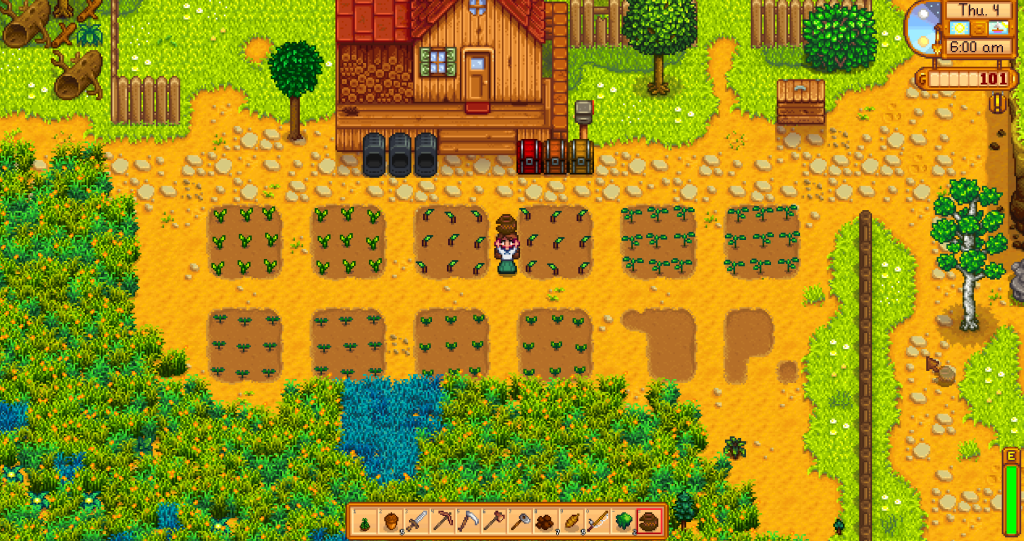Equip the axe in the toolbar
The image size is (1024, 541).
click(x=521, y=521)
